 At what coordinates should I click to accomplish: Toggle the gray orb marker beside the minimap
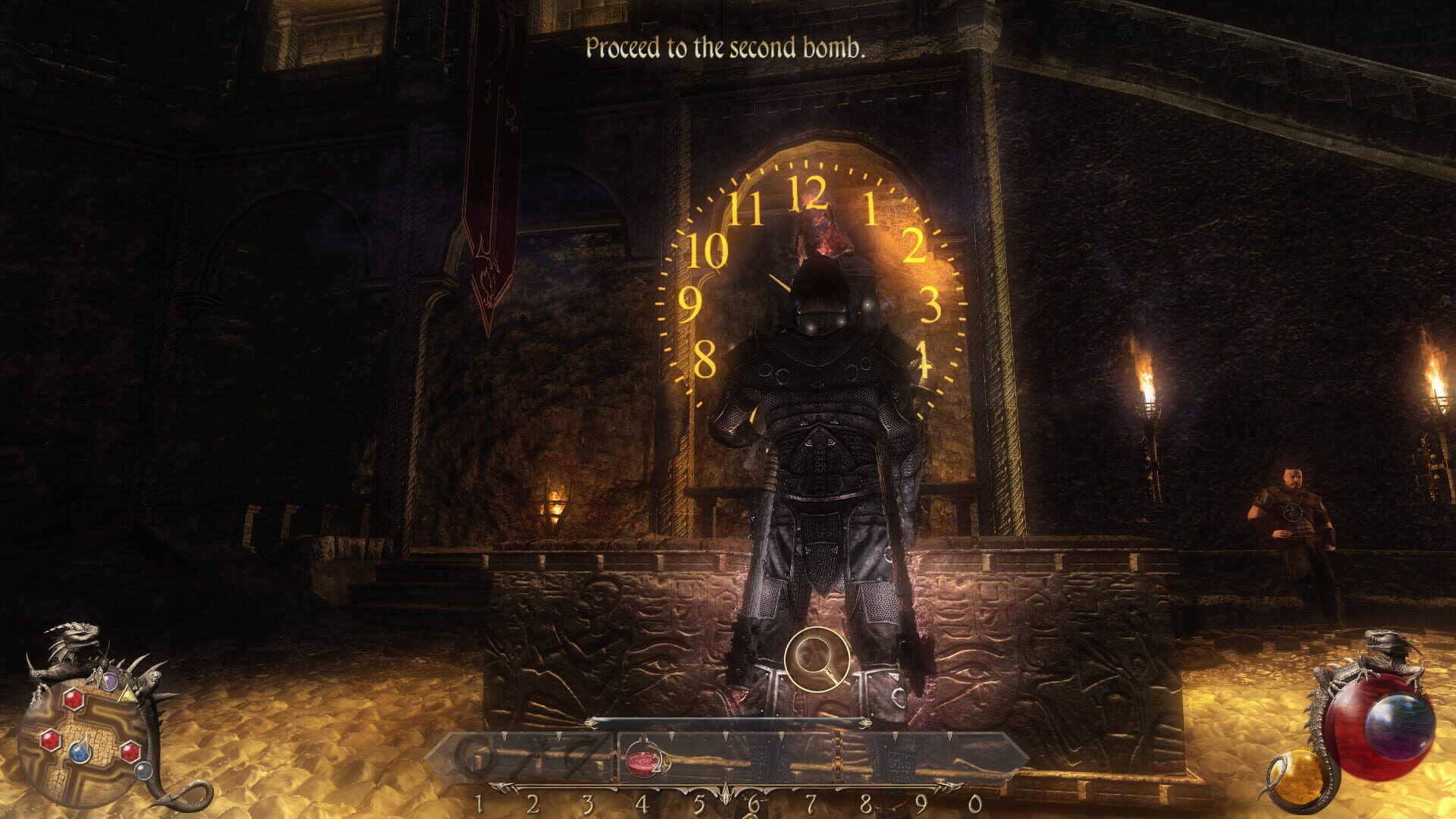tap(143, 770)
